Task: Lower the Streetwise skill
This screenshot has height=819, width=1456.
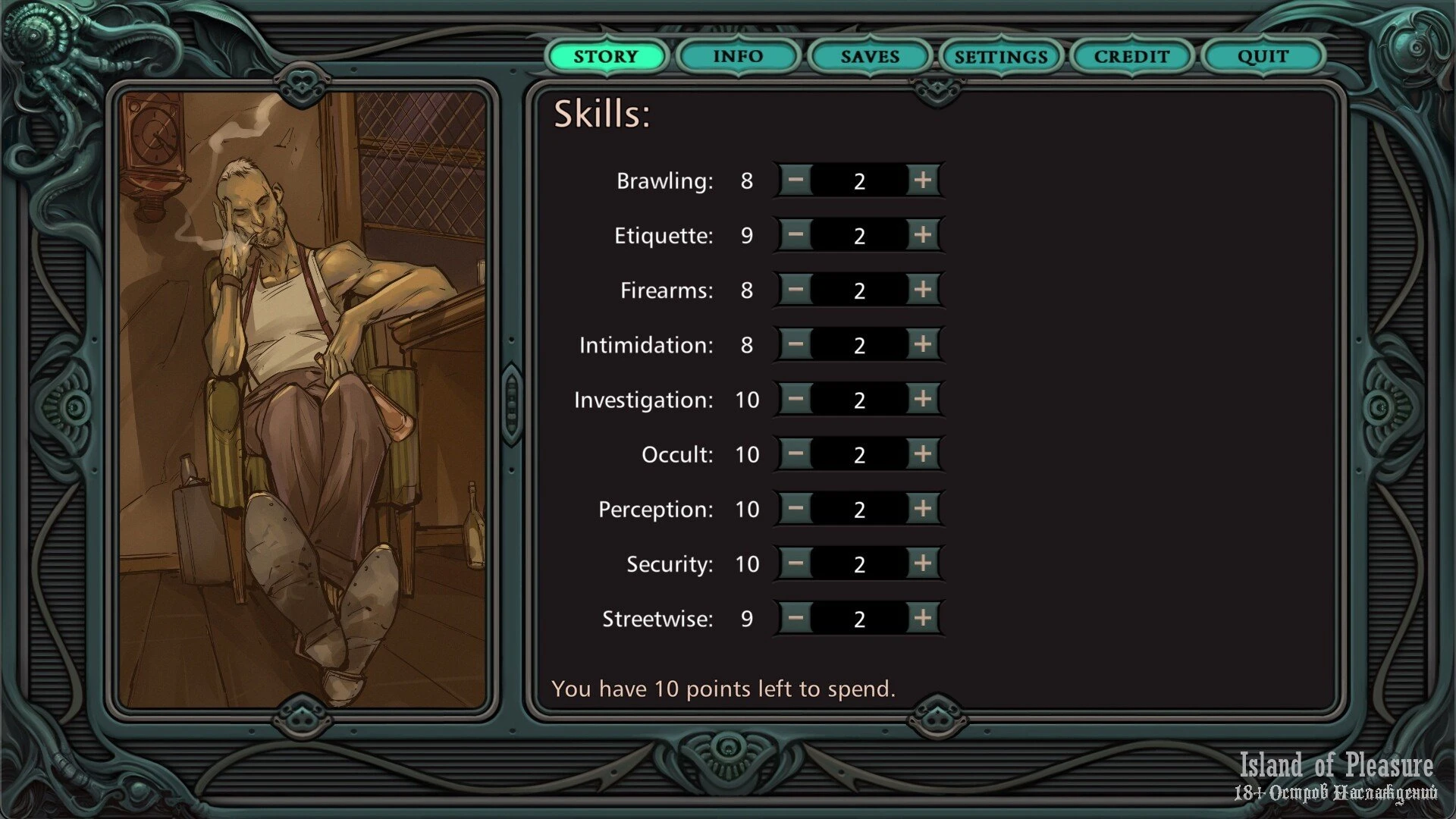Action: 795,618
